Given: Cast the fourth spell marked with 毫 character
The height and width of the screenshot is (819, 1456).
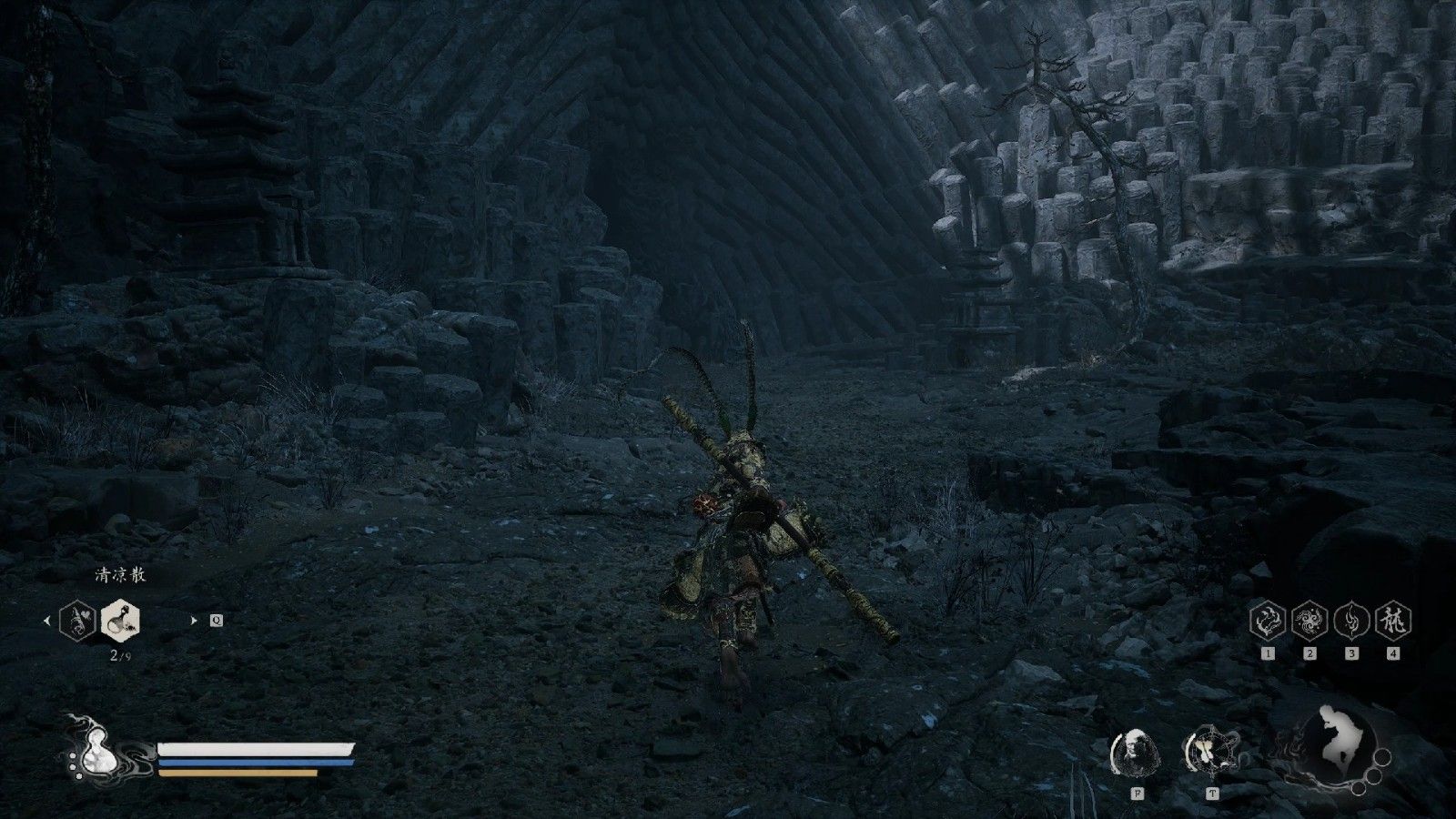Looking at the screenshot, I should pyautogui.click(x=1393, y=621).
